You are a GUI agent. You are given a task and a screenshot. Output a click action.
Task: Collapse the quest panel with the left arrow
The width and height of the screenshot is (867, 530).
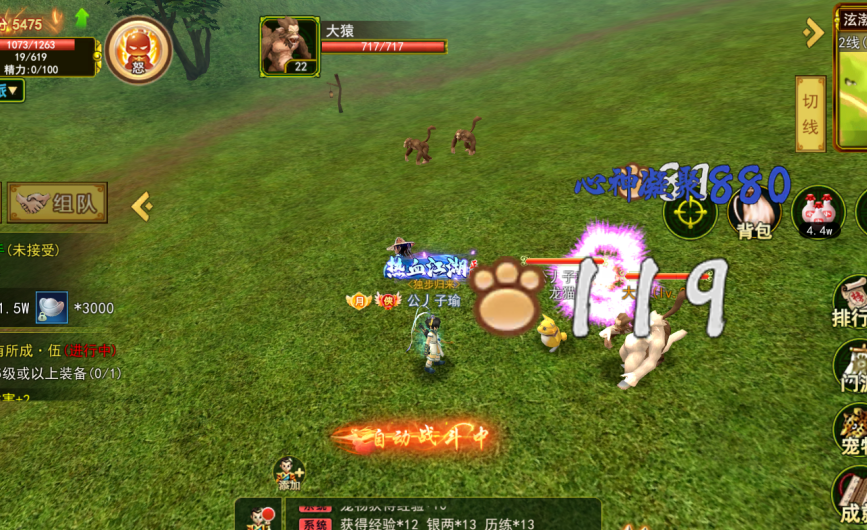tap(142, 206)
